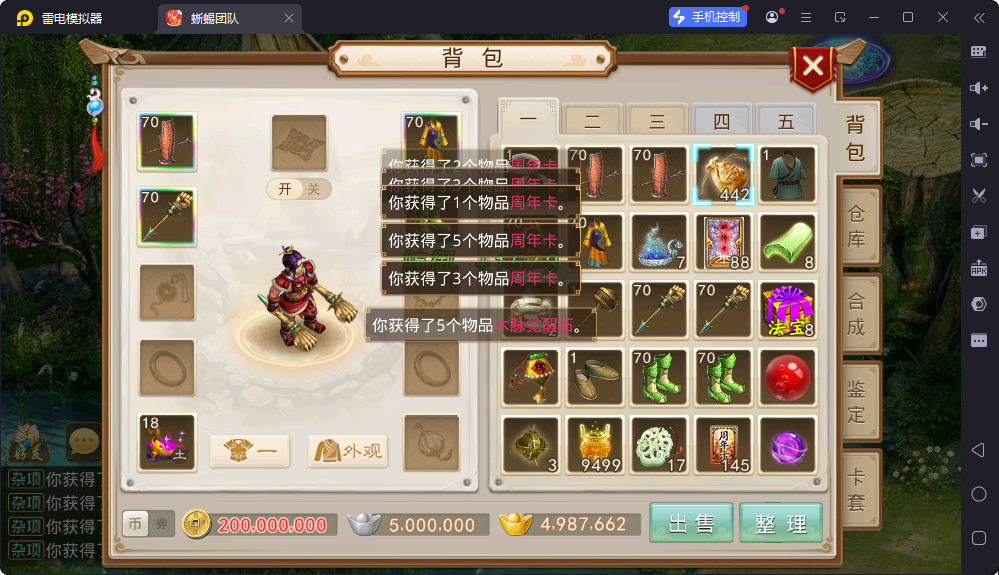Image resolution: width=999 pixels, height=575 pixels.
Task: Open bag page 四
Action: coord(721,122)
